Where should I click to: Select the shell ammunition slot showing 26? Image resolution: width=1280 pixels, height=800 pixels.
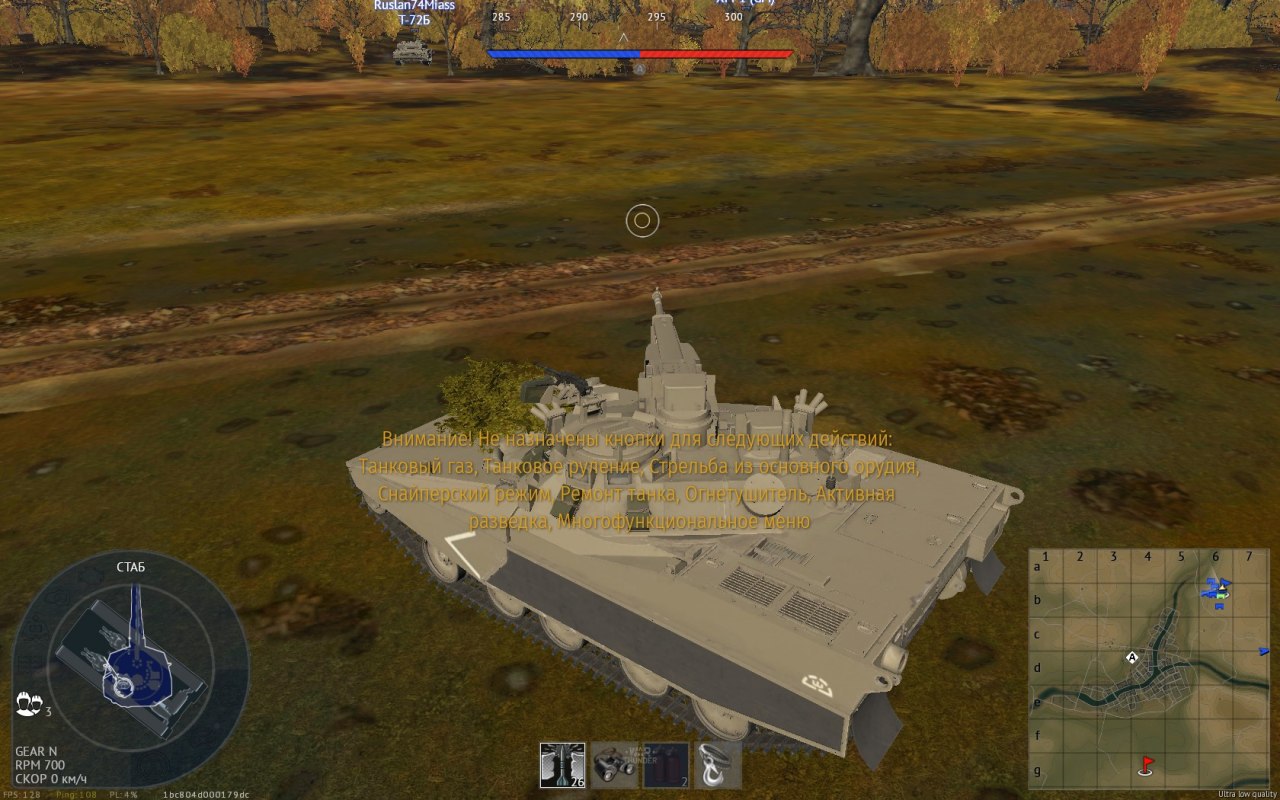[x=562, y=765]
